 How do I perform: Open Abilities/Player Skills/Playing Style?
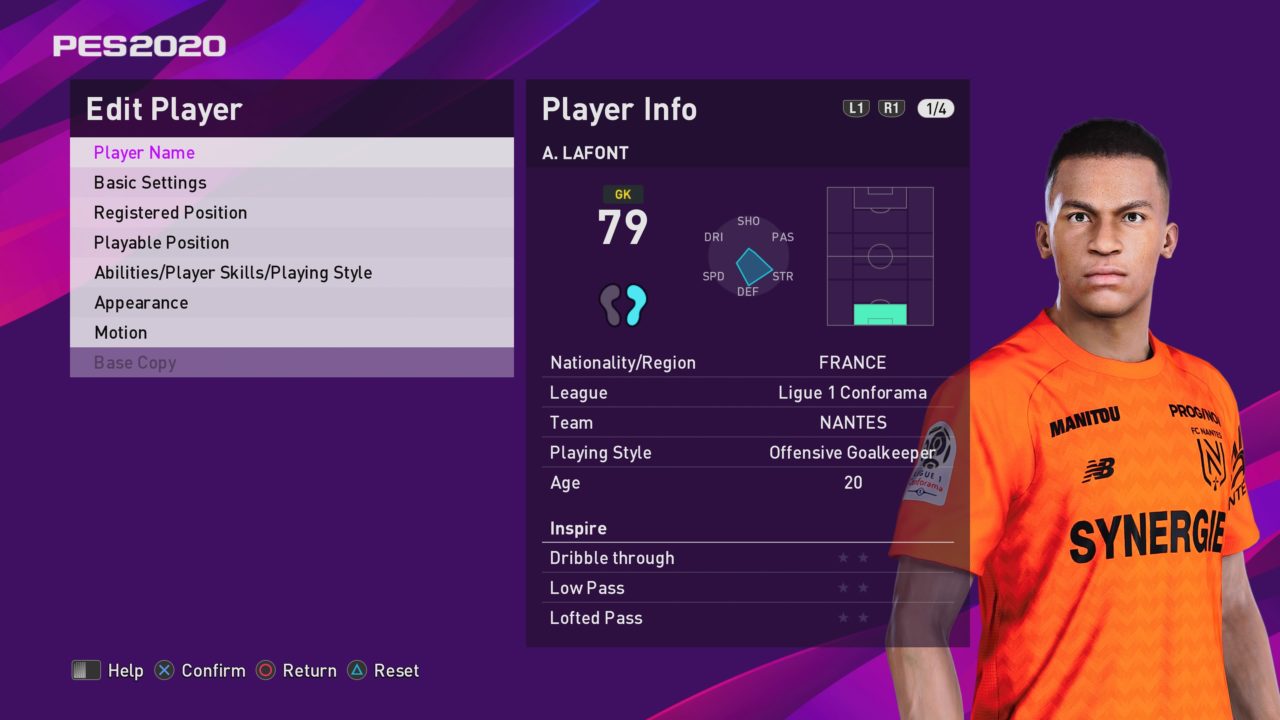coord(233,273)
